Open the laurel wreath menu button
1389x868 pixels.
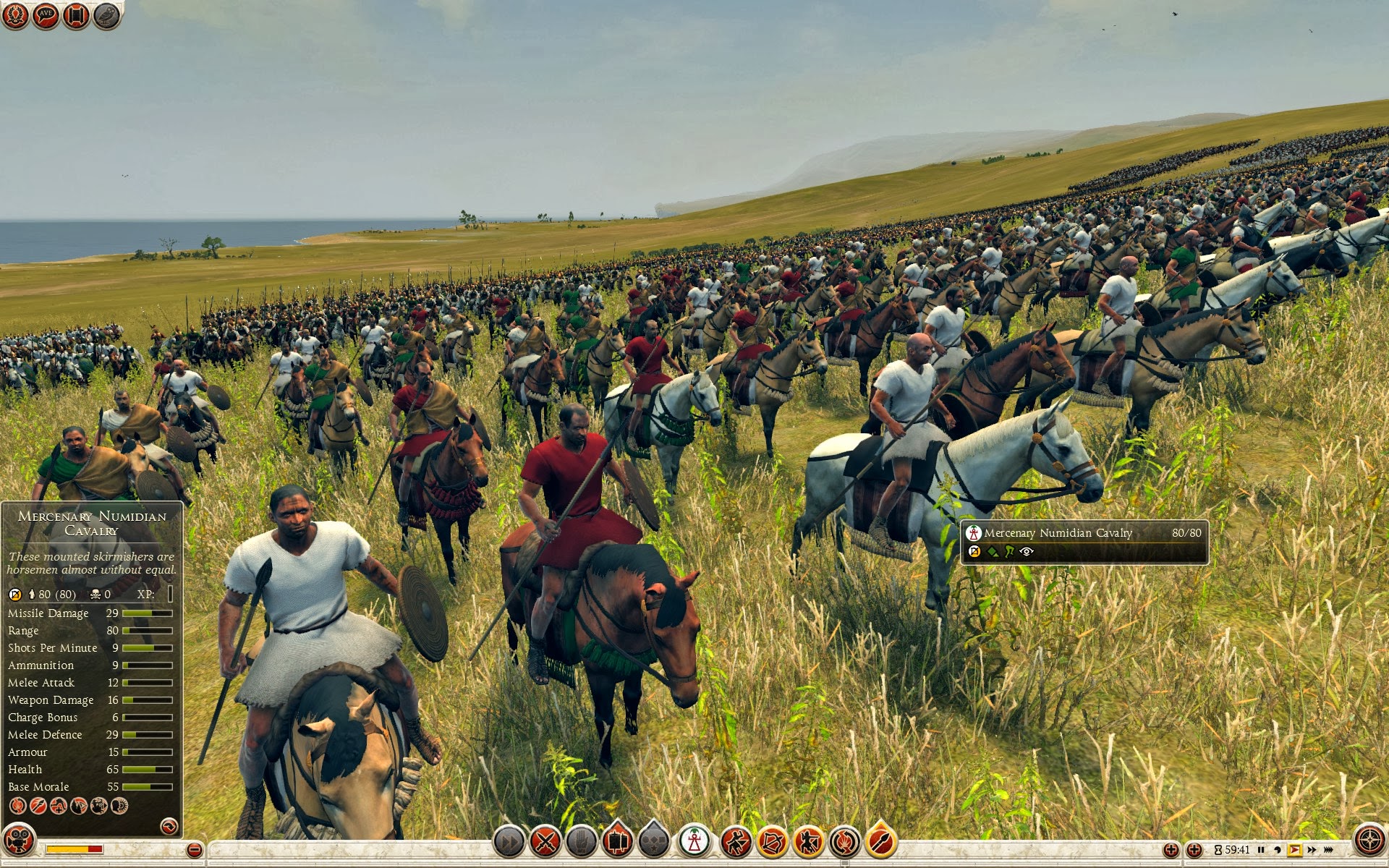pos(15,15)
